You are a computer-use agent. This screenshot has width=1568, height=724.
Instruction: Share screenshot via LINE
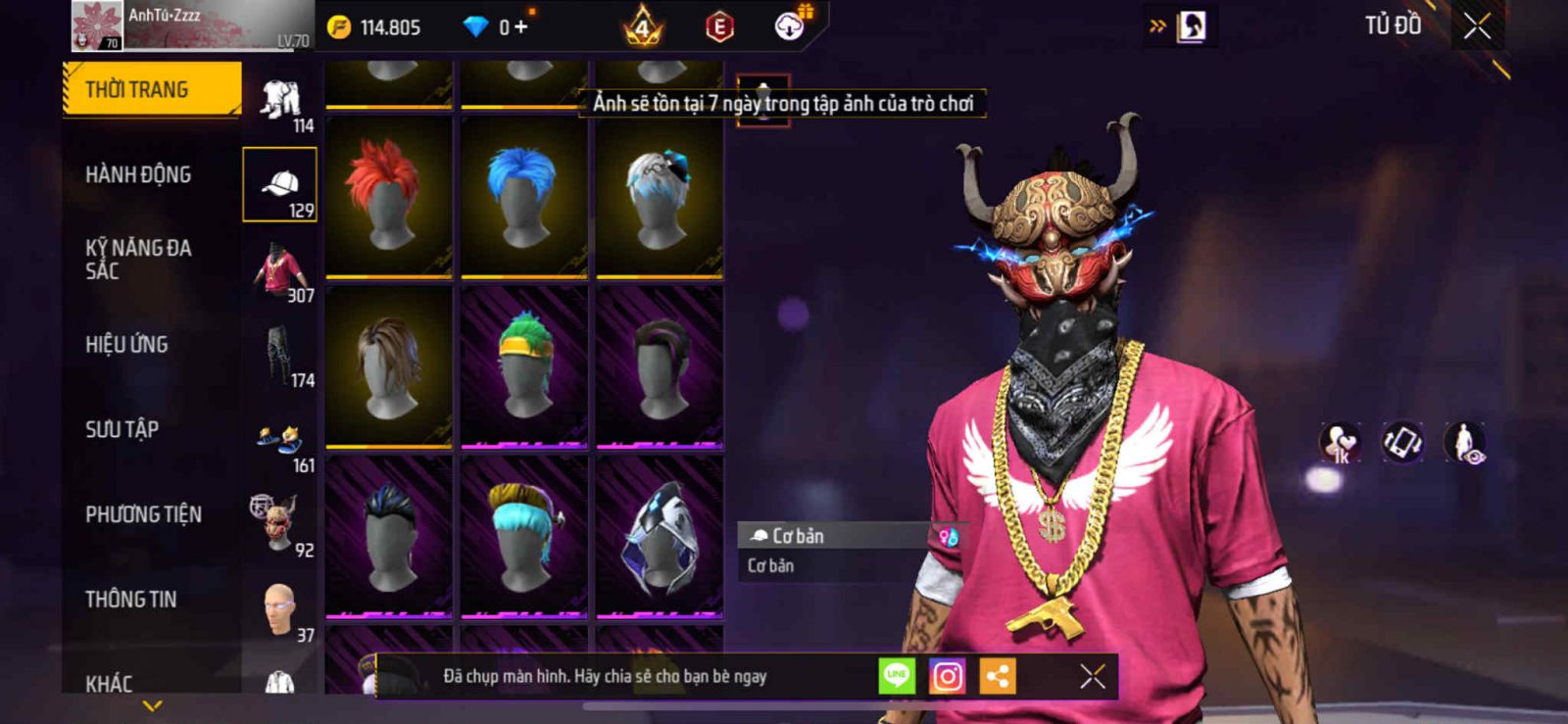click(896, 675)
